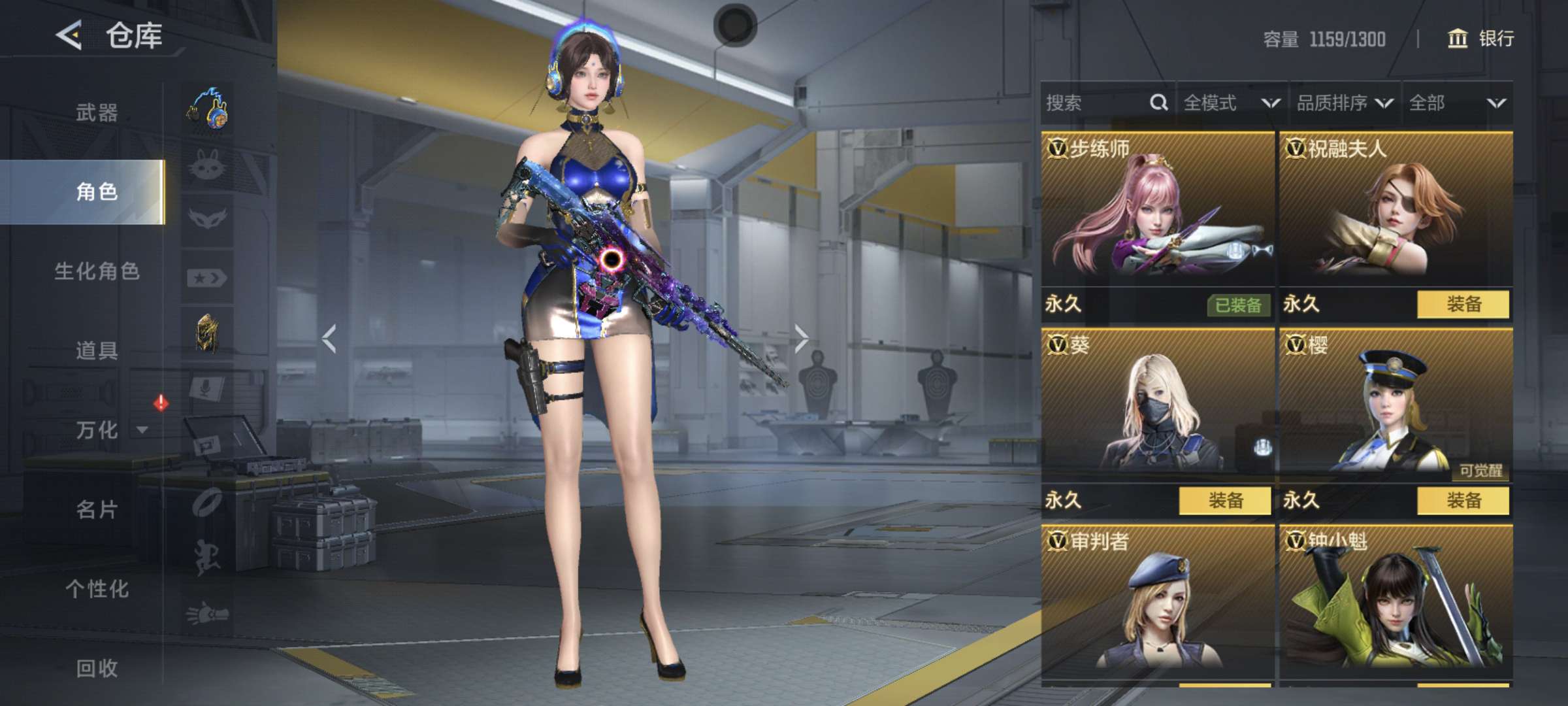
Task: Open the 全部 filter dropdown
Action: pyautogui.click(x=1457, y=103)
